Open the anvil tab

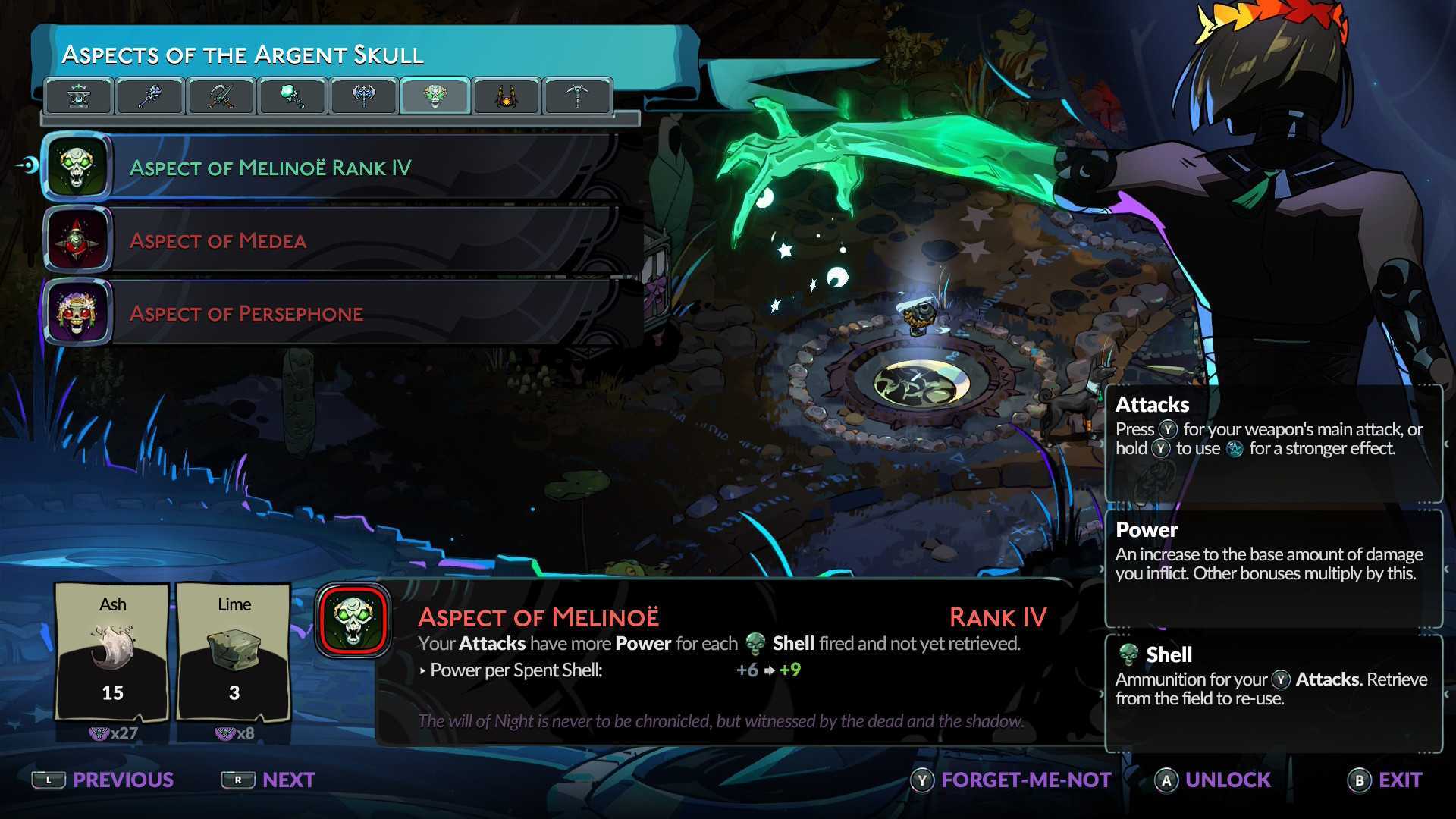click(79, 96)
